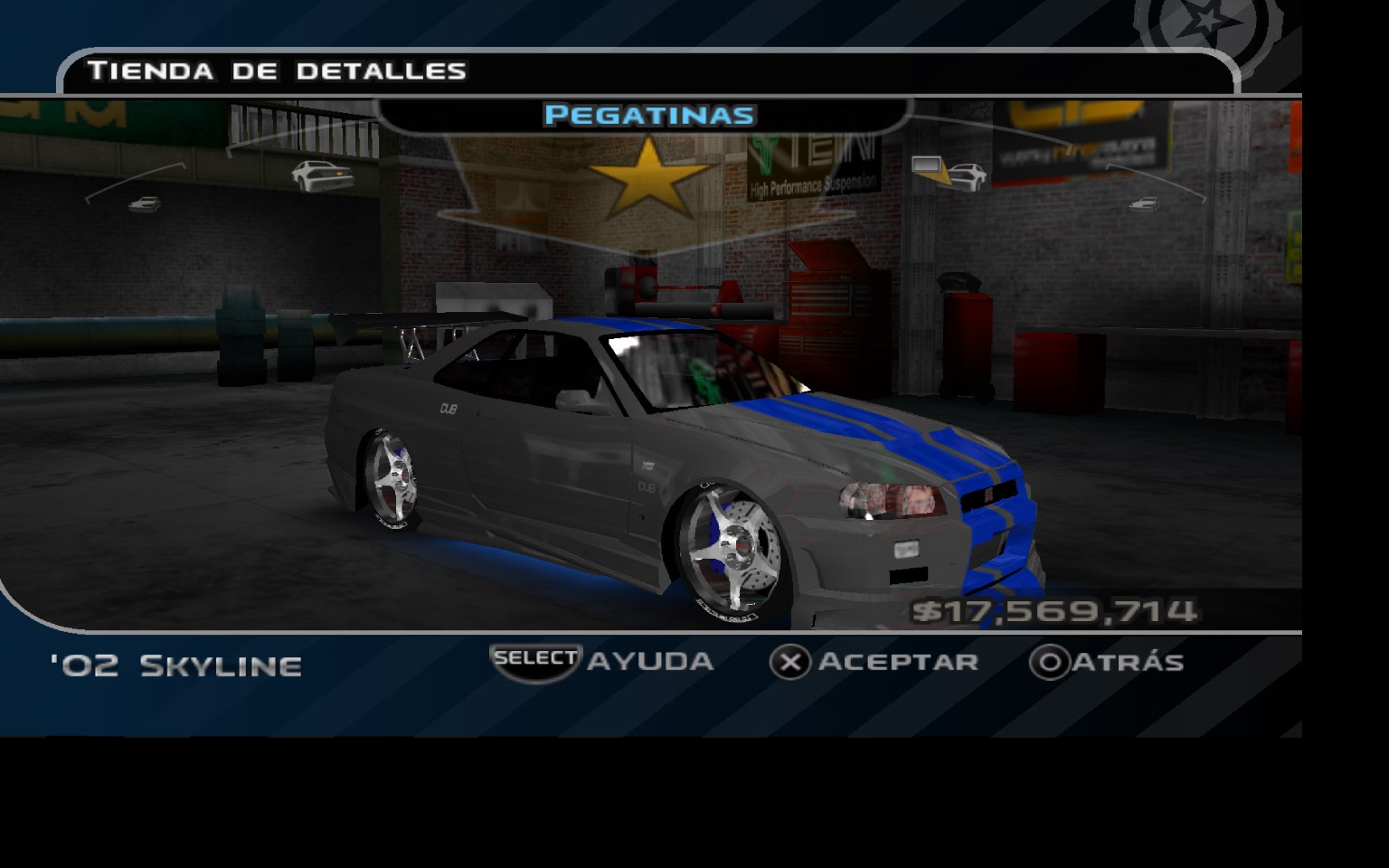Open the Pegatinas category header
This screenshot has height=868, width=1389.
[649, 115]
